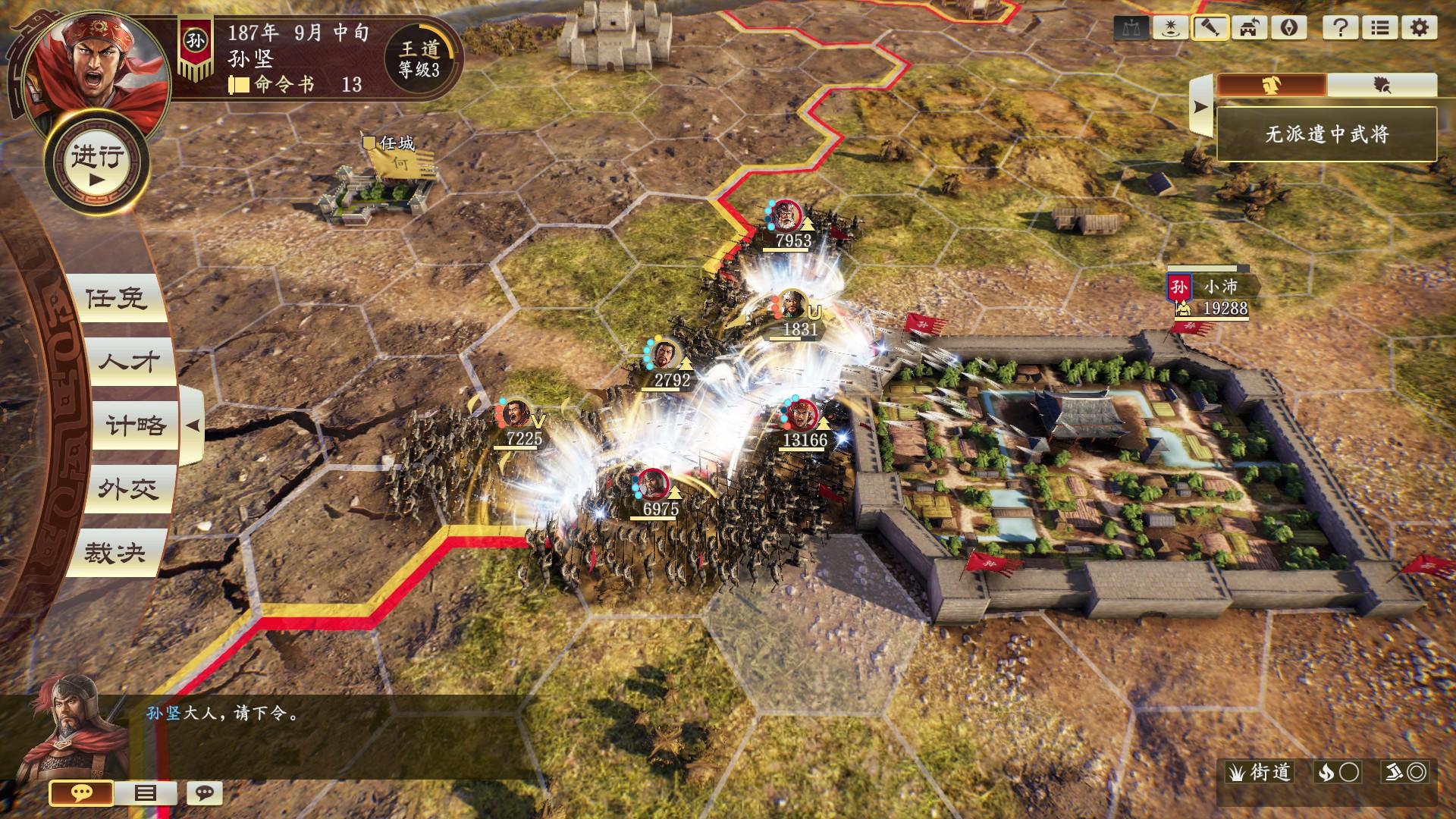The height and width of the screenshot is (819, 1456).
Task: Choose the 裁决 verdict menu
Action: (x=116, y=553)
